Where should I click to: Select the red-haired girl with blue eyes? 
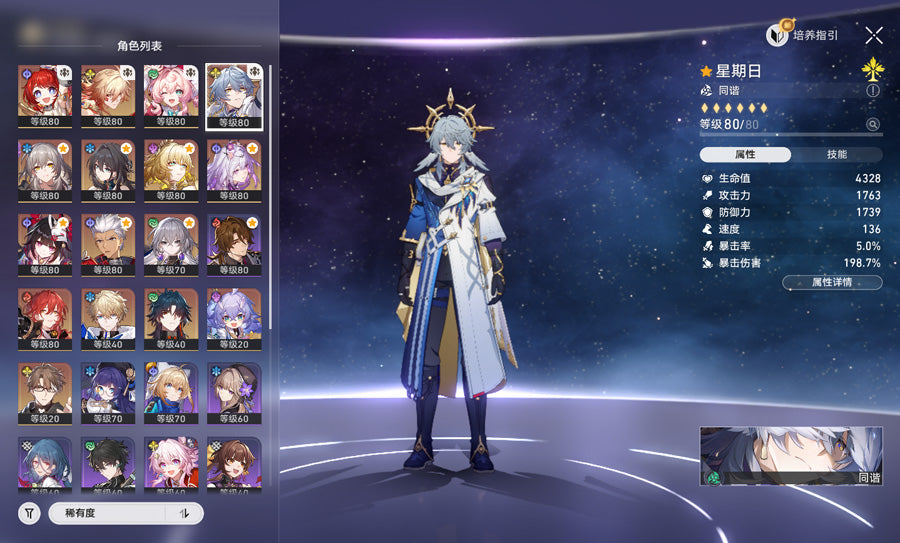(x=45, y=96)
